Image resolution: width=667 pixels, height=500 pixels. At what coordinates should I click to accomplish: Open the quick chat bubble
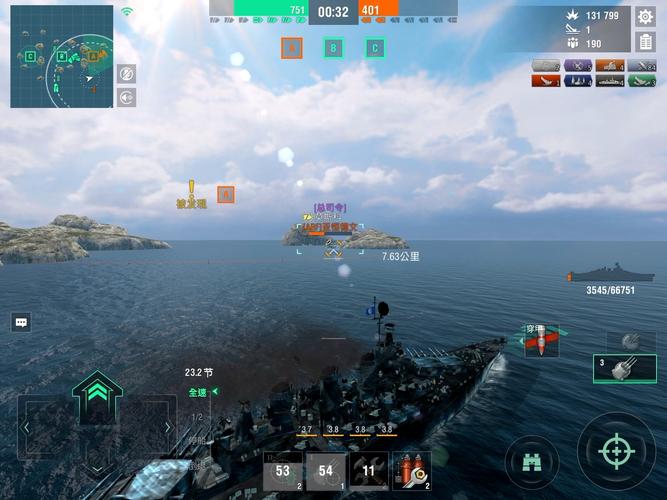[21, 322]
